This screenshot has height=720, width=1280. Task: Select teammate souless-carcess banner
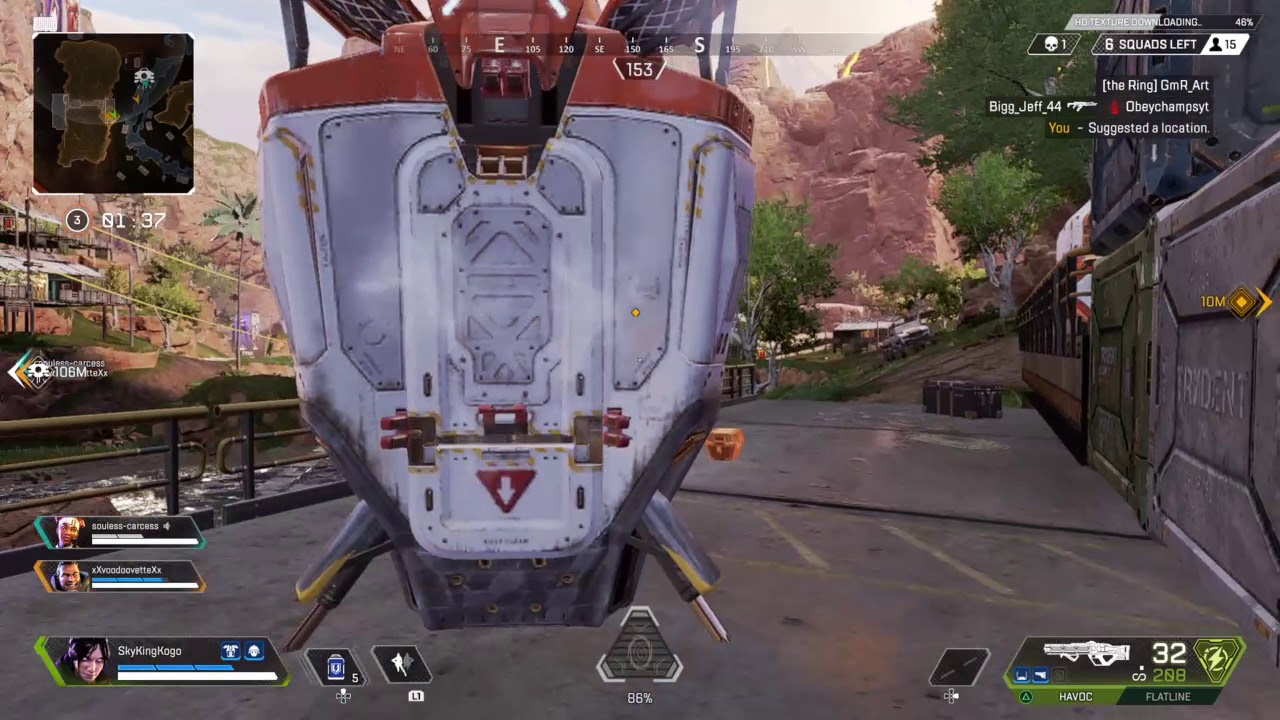pyautogui.click(x=120, y=532)
